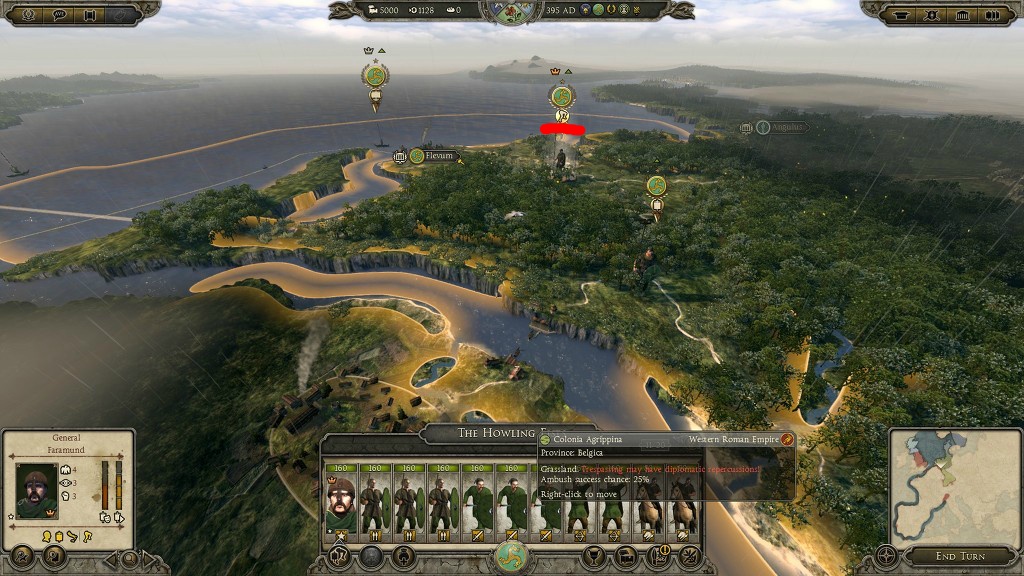Click the round faction emblem button below army panel

pyautogui.click(x=511, y=558)
